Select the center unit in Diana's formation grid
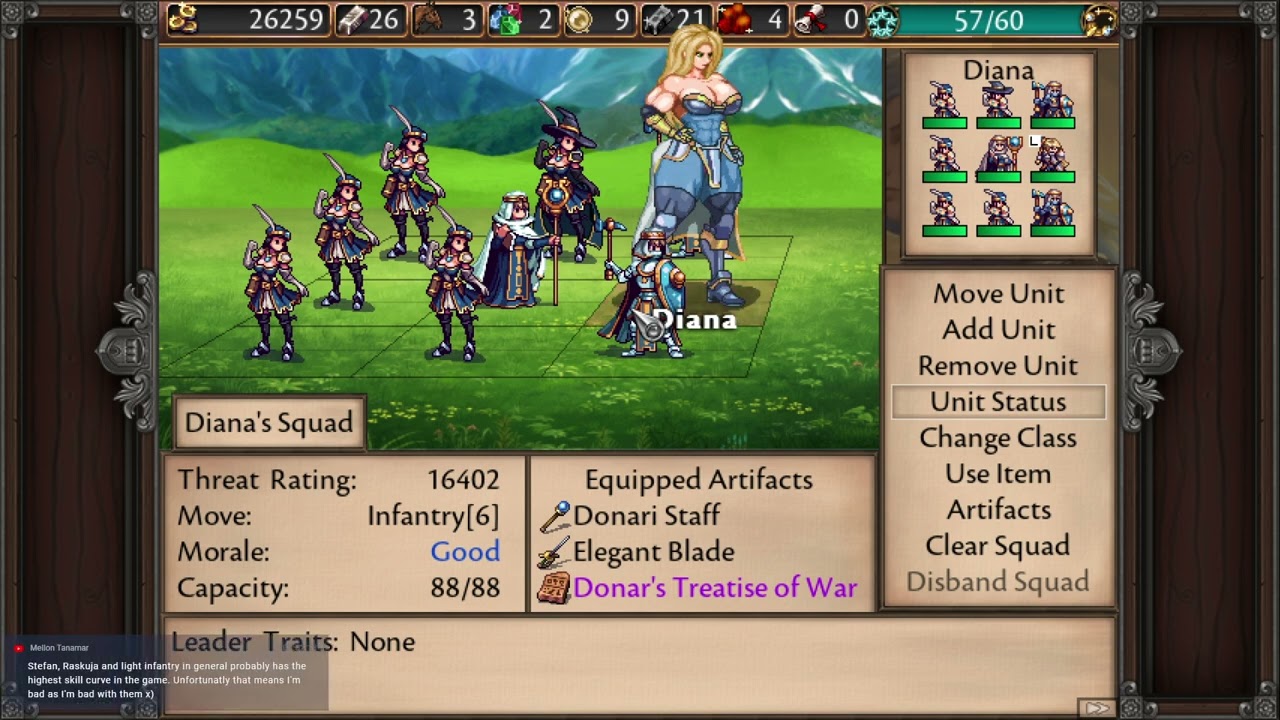This screenshot has height=720, width=1280. click(998, 158)
